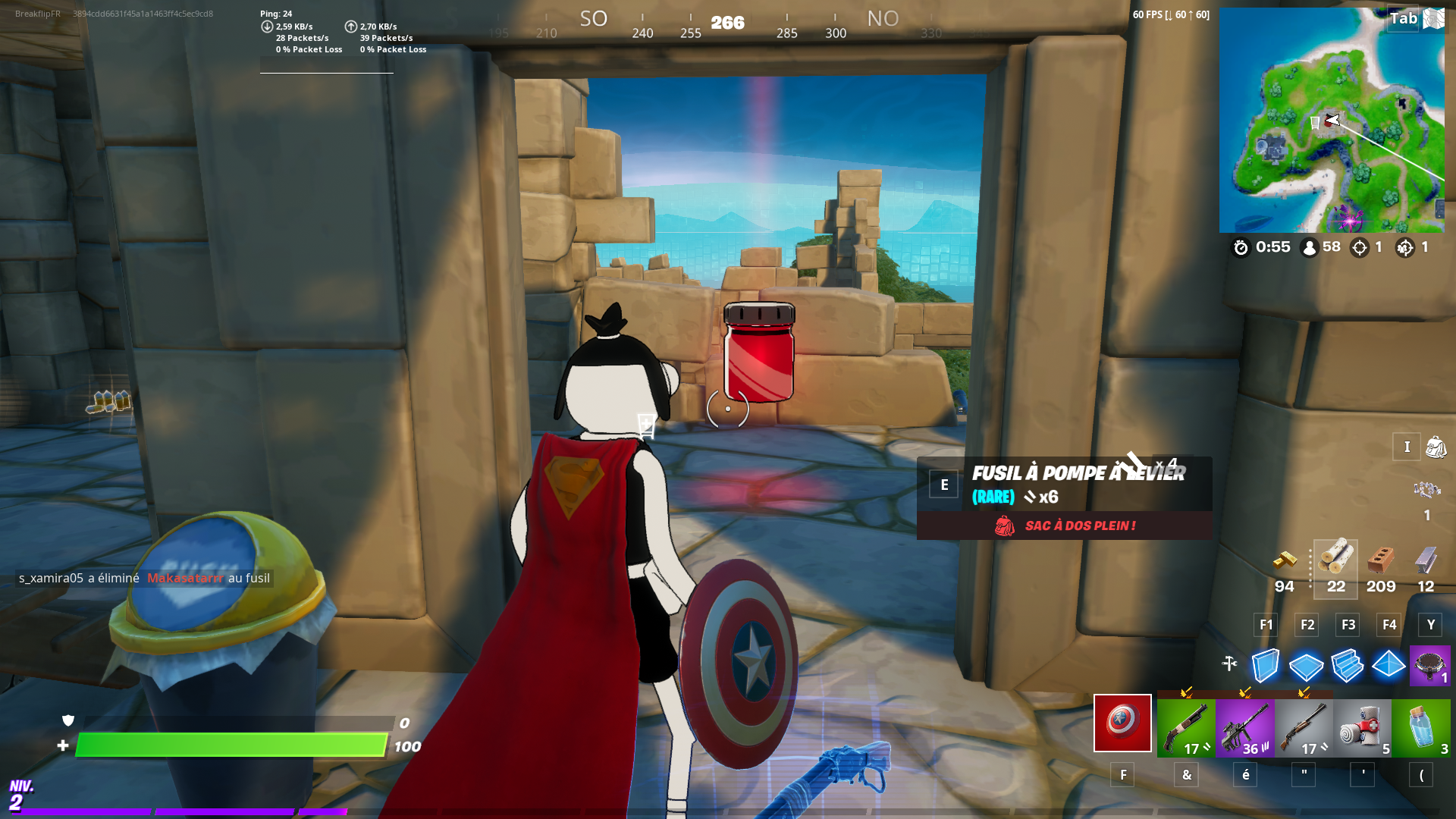This screenshot has width=1456, height=819.
Task: Click the campfire trap slot icon
Action: 1431,666
